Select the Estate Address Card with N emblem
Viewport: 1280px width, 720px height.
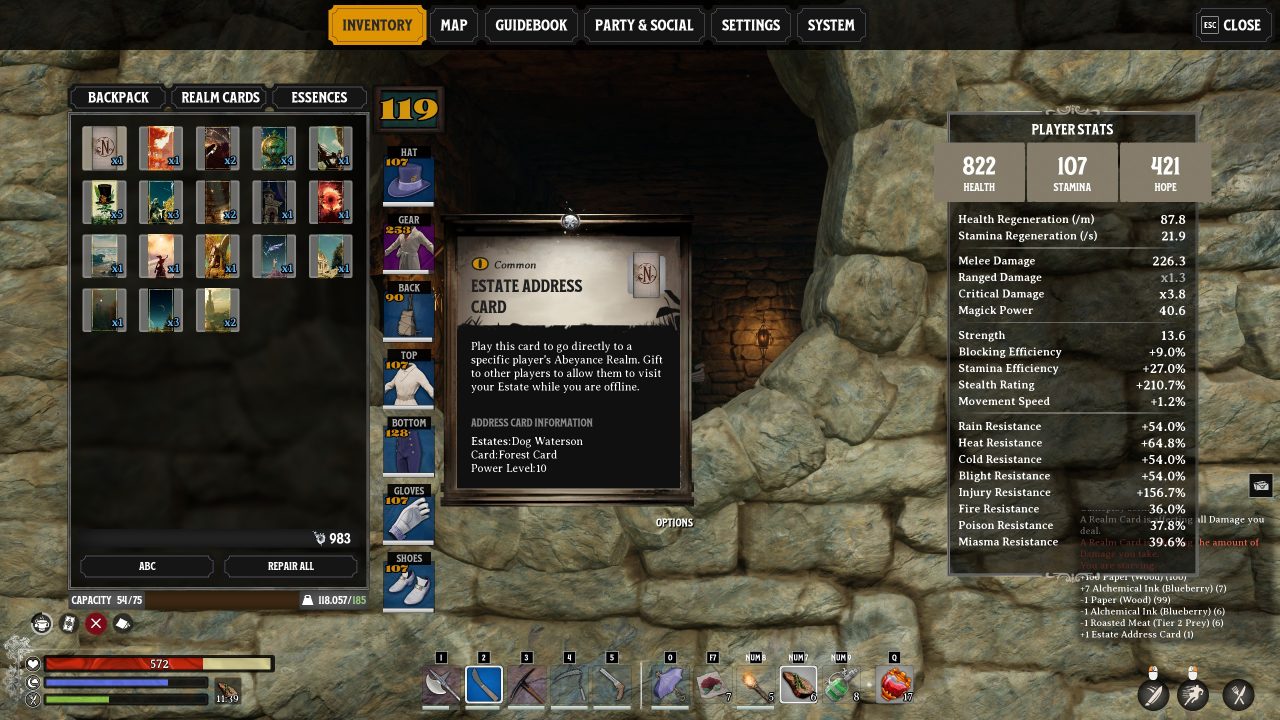click(x=104, y=148)
